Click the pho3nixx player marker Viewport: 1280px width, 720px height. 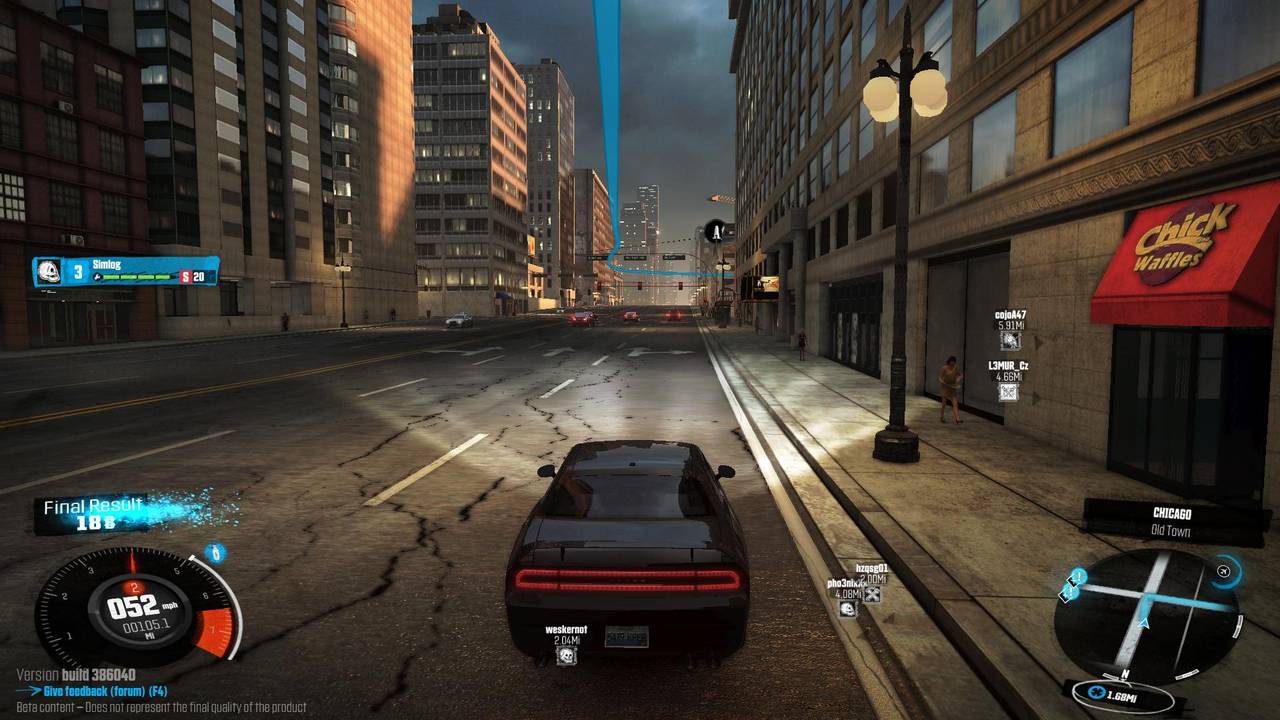click(847, 607)
